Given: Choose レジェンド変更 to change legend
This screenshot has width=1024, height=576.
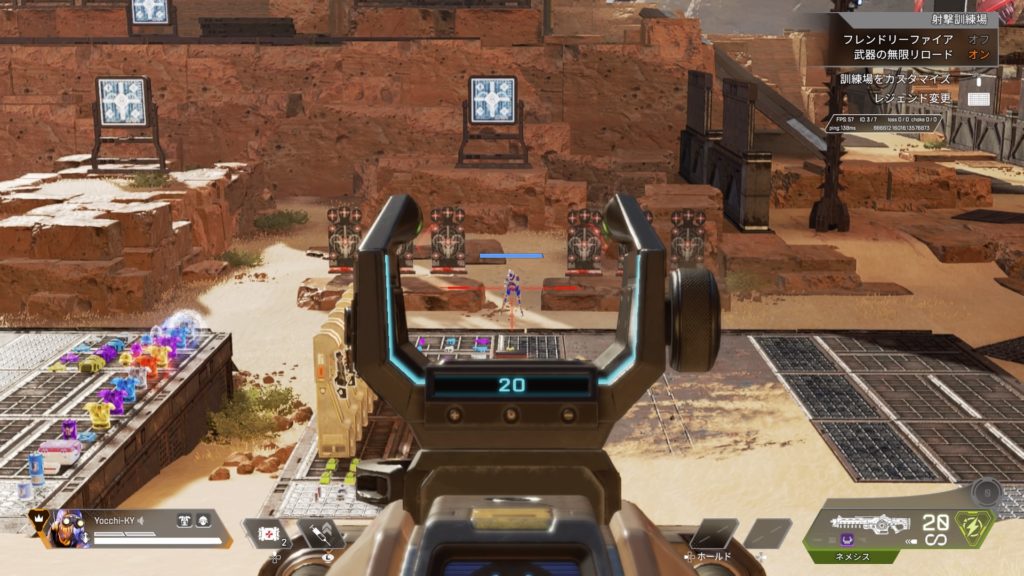Looking at the screenshot, I should click(x=915, y=99).
